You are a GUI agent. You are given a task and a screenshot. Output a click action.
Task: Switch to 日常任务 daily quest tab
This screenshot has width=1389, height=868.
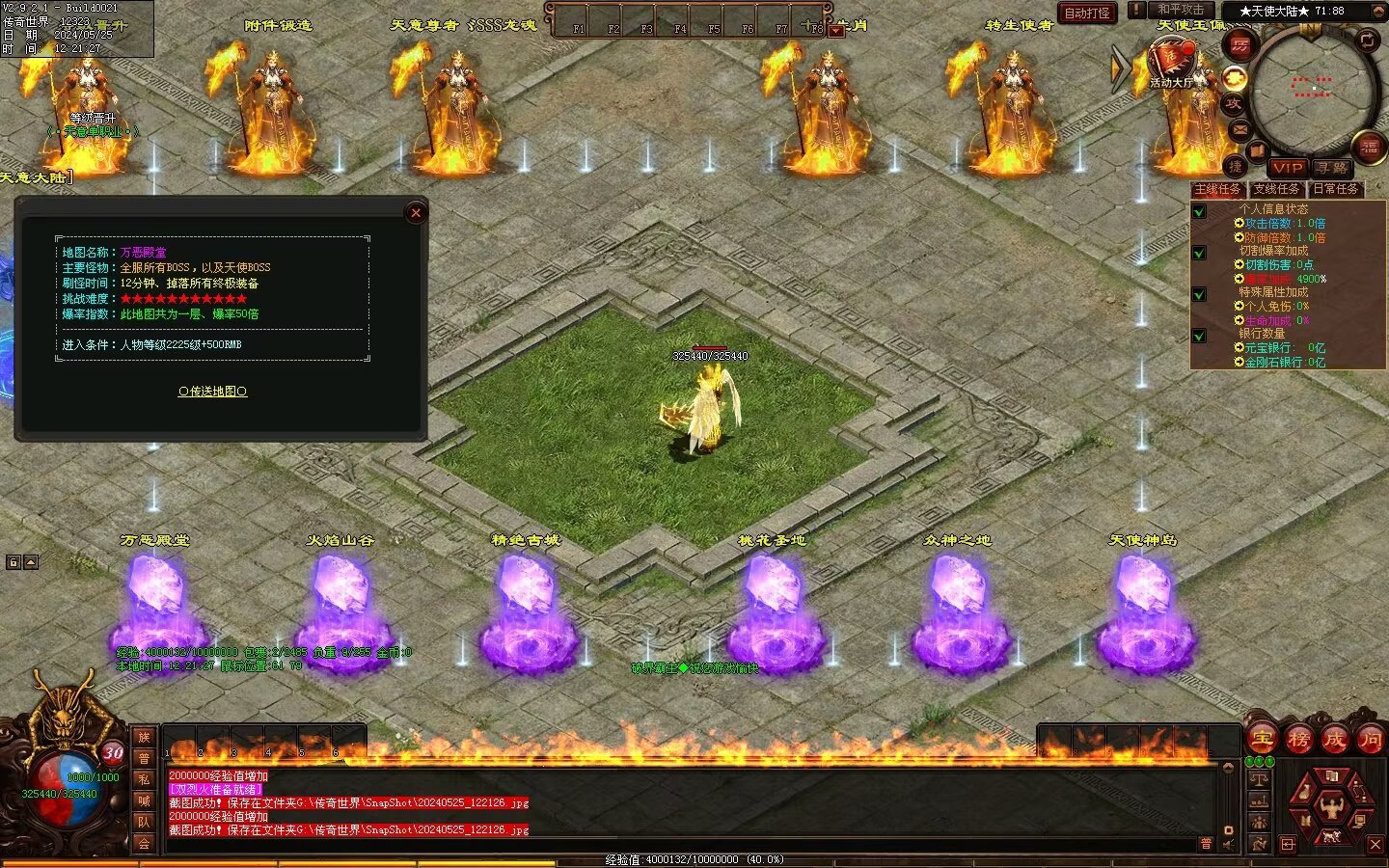pos(1335,189)
